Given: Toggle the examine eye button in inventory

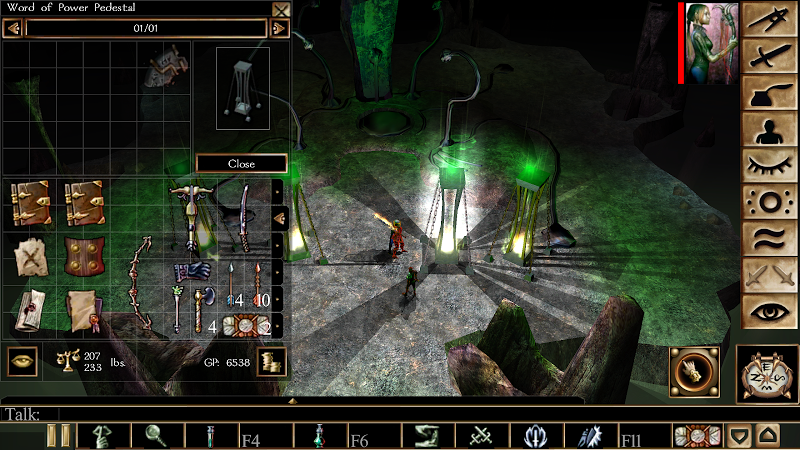Looking at the screenshot, I should click(x=23, y=361).
